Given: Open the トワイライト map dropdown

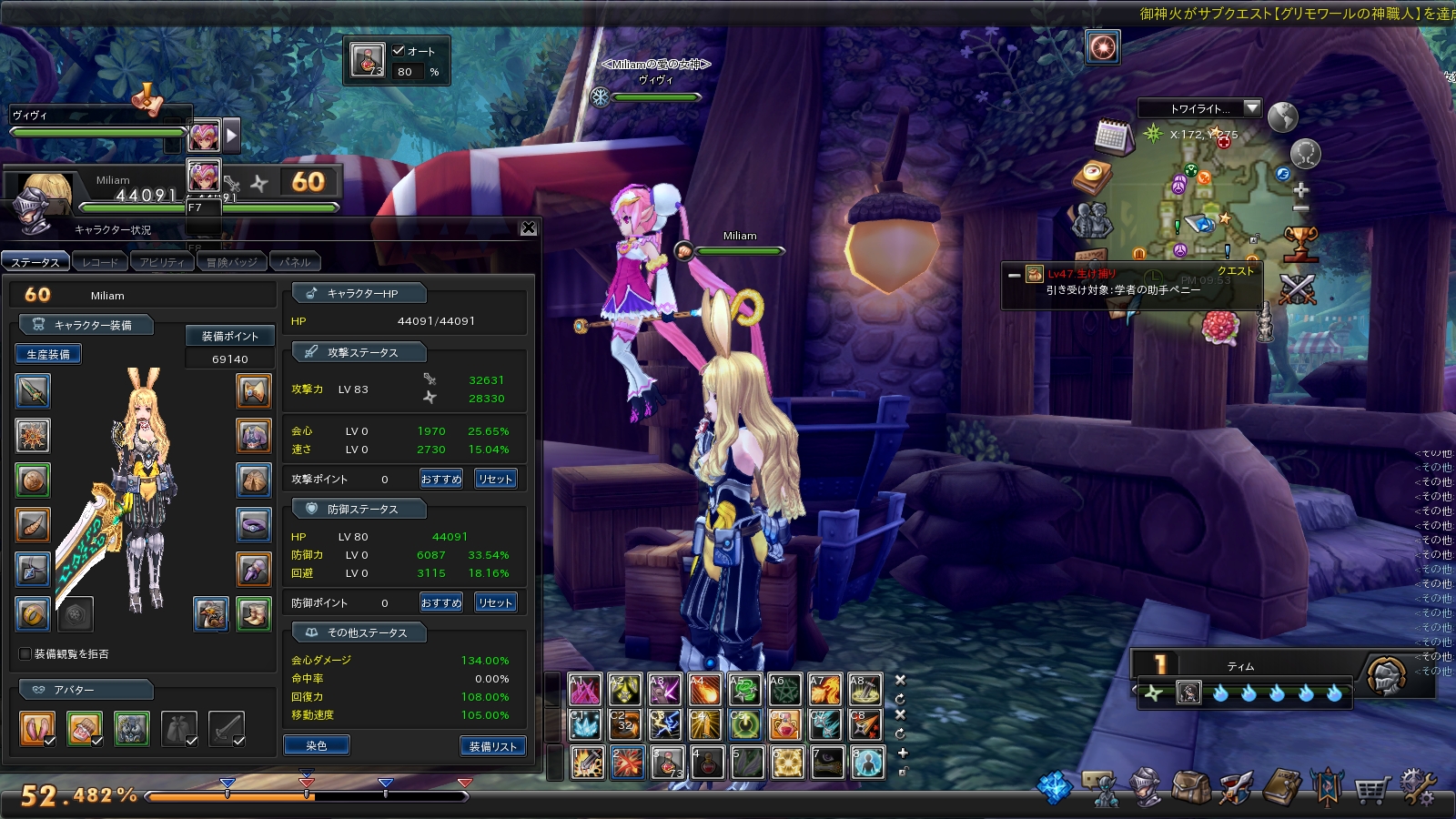Looking at the screenshot, I should pyautogui.click(x=1252, y=108).
